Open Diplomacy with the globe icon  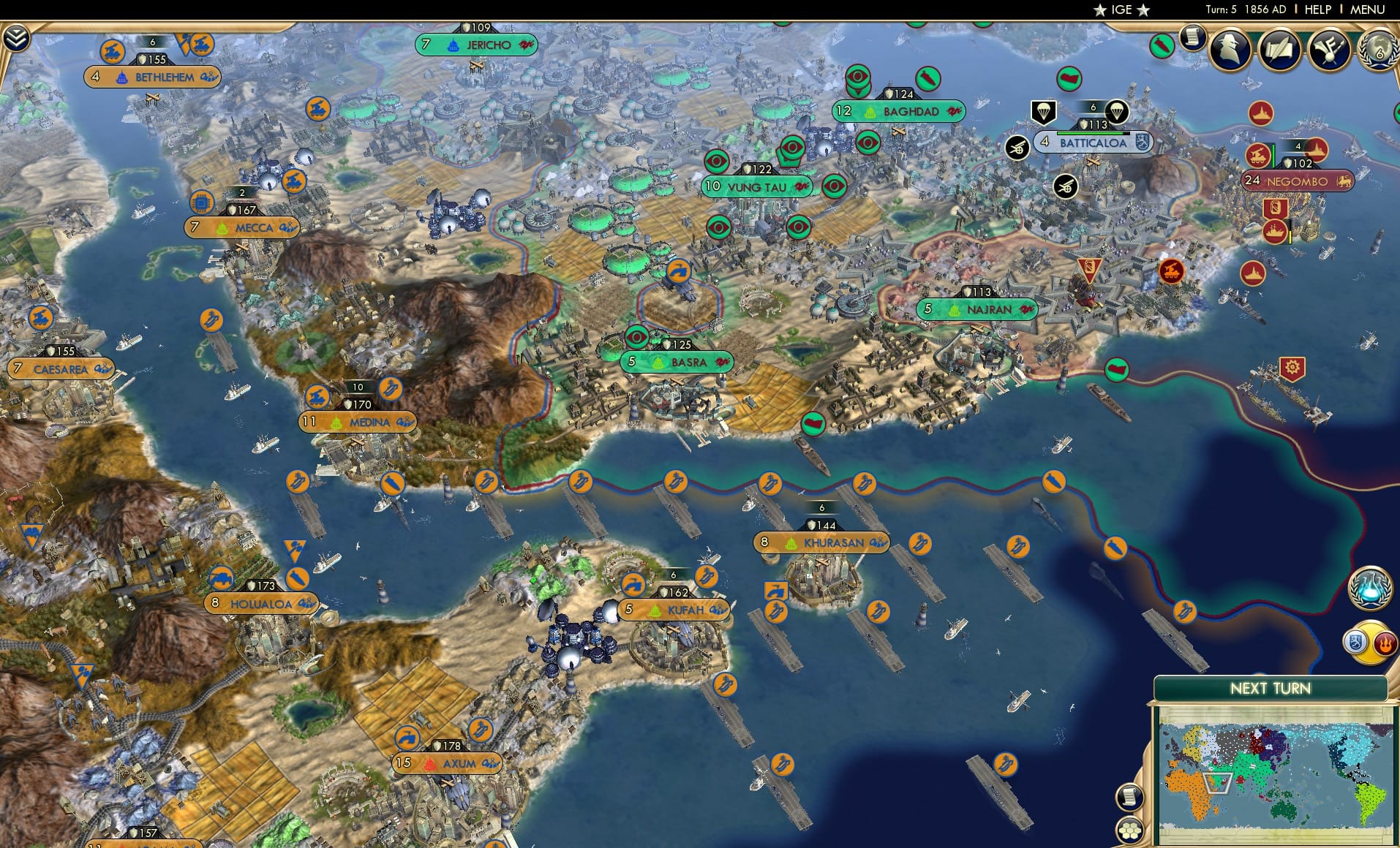[x=1379, y=51]
